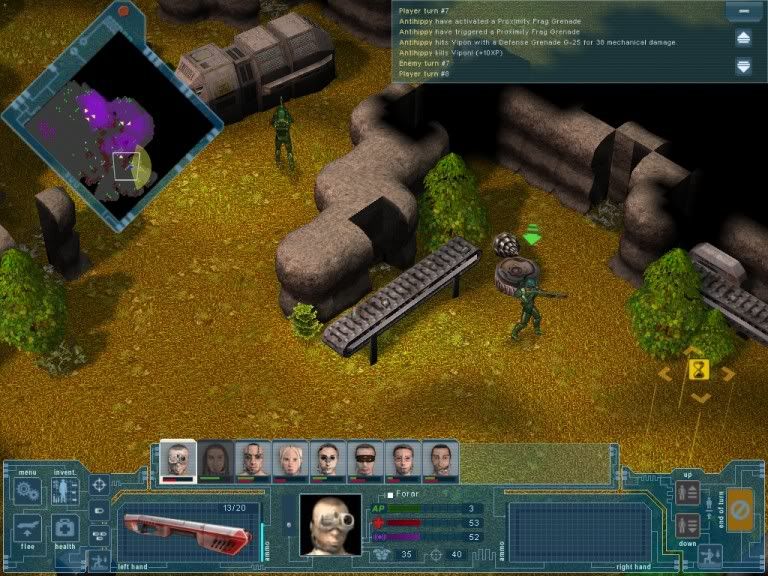
Task: Select the cyborg-faced squad member portrait
Action: point(177,460)
